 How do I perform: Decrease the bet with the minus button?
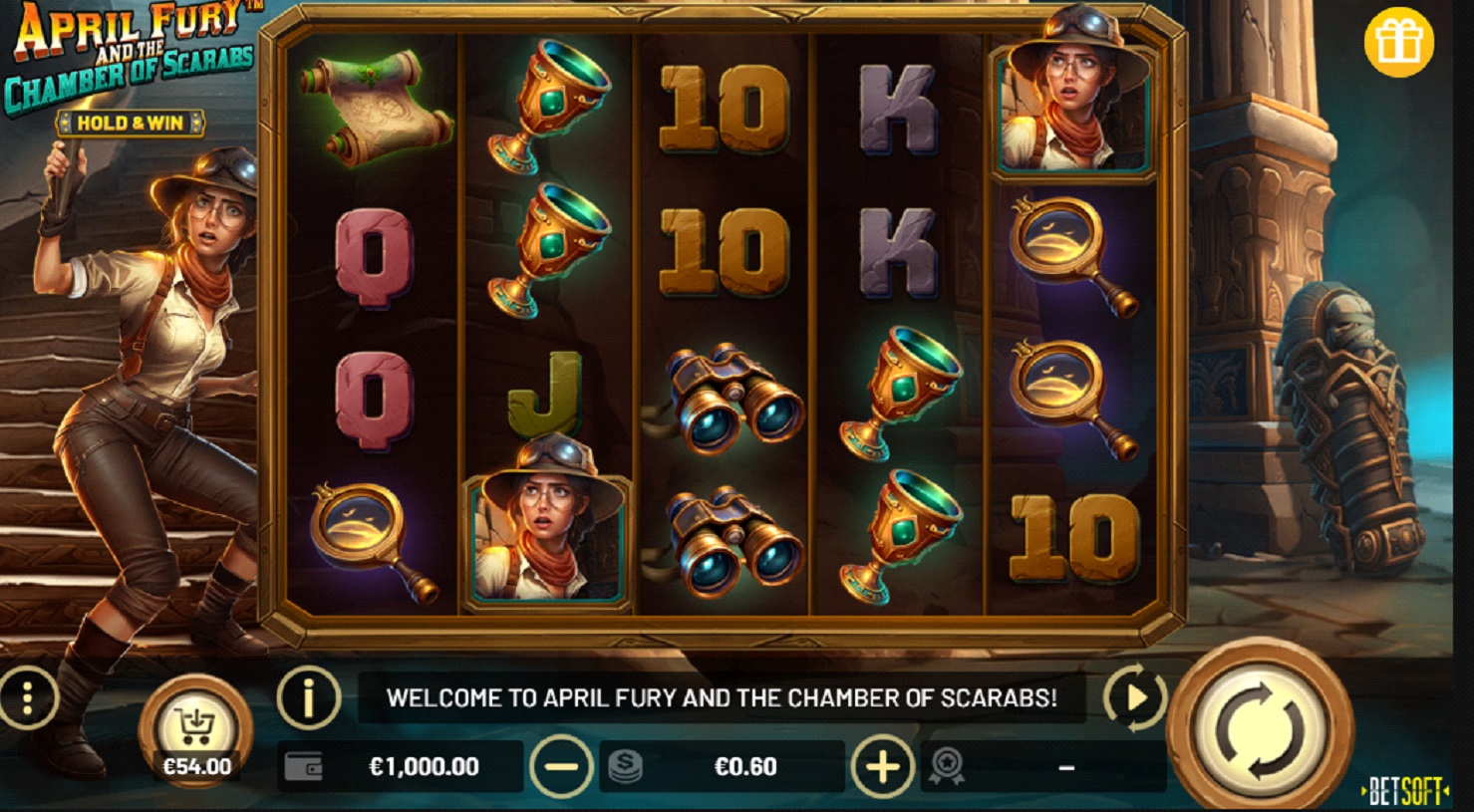pyautogui.click(x=562, y=766)
